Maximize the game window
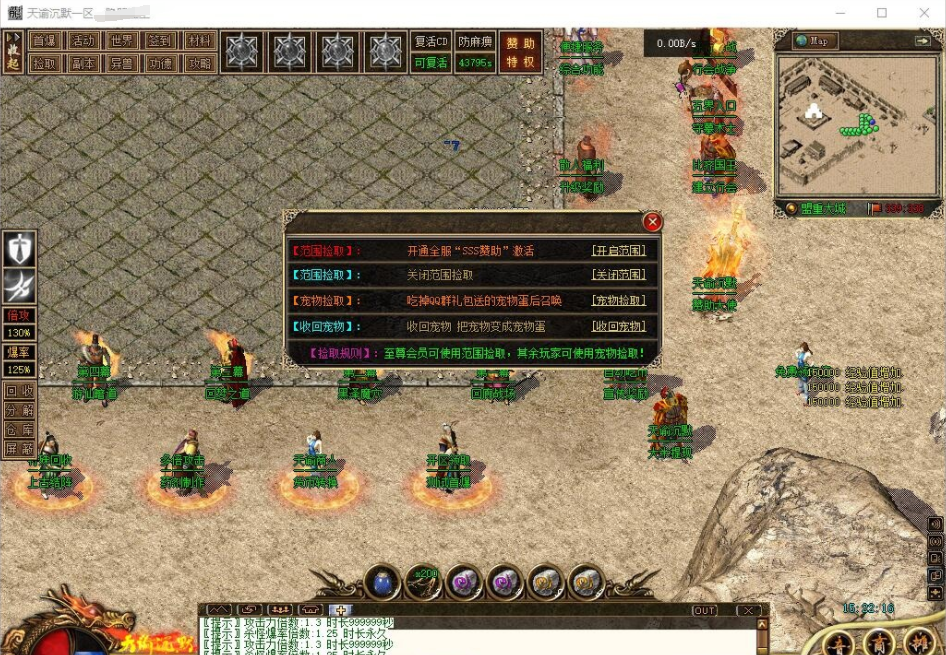Screen dimensions: 946x655 (882, 13)
